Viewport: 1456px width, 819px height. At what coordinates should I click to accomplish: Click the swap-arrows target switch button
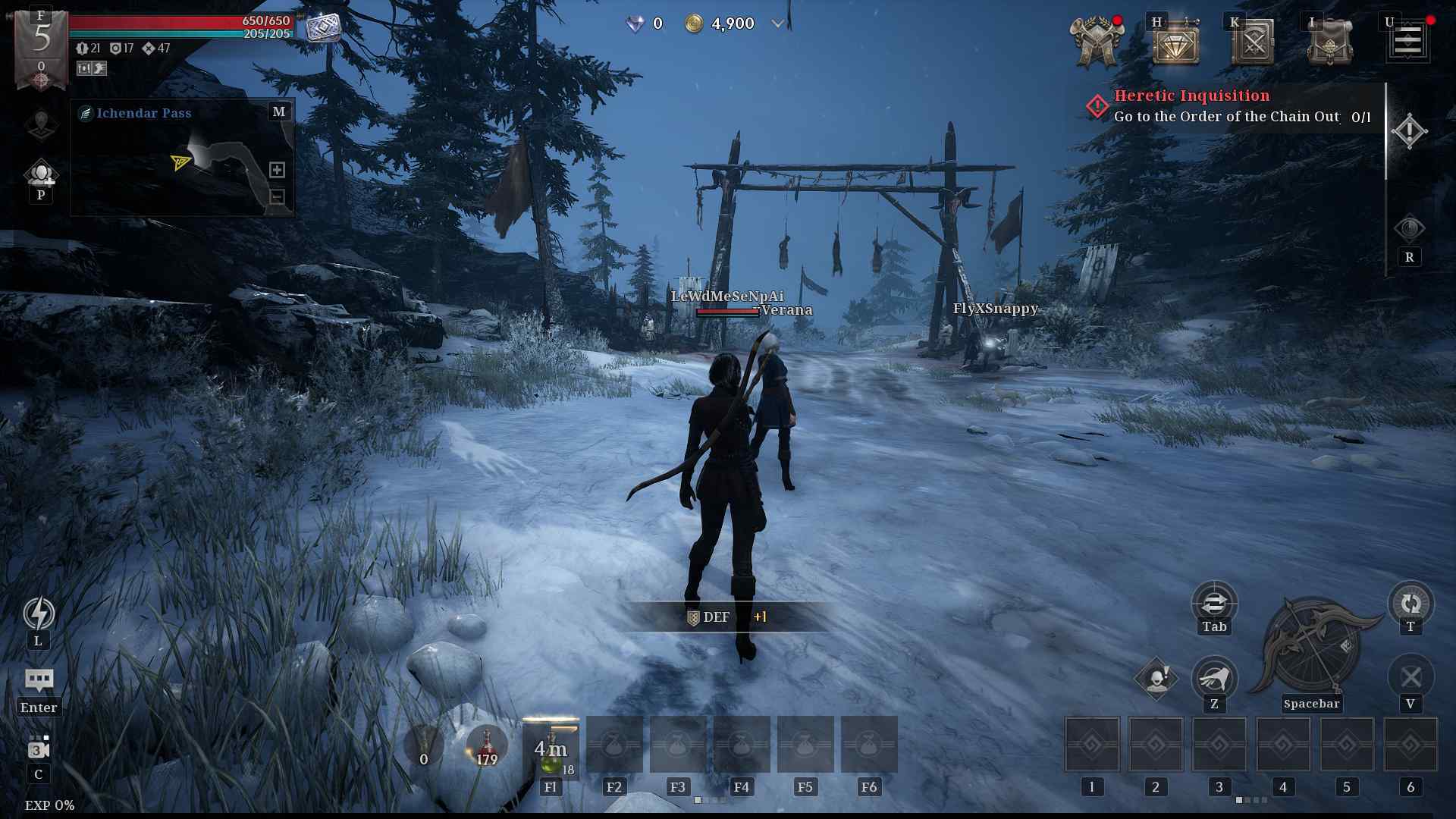(x=1214, y=603)
